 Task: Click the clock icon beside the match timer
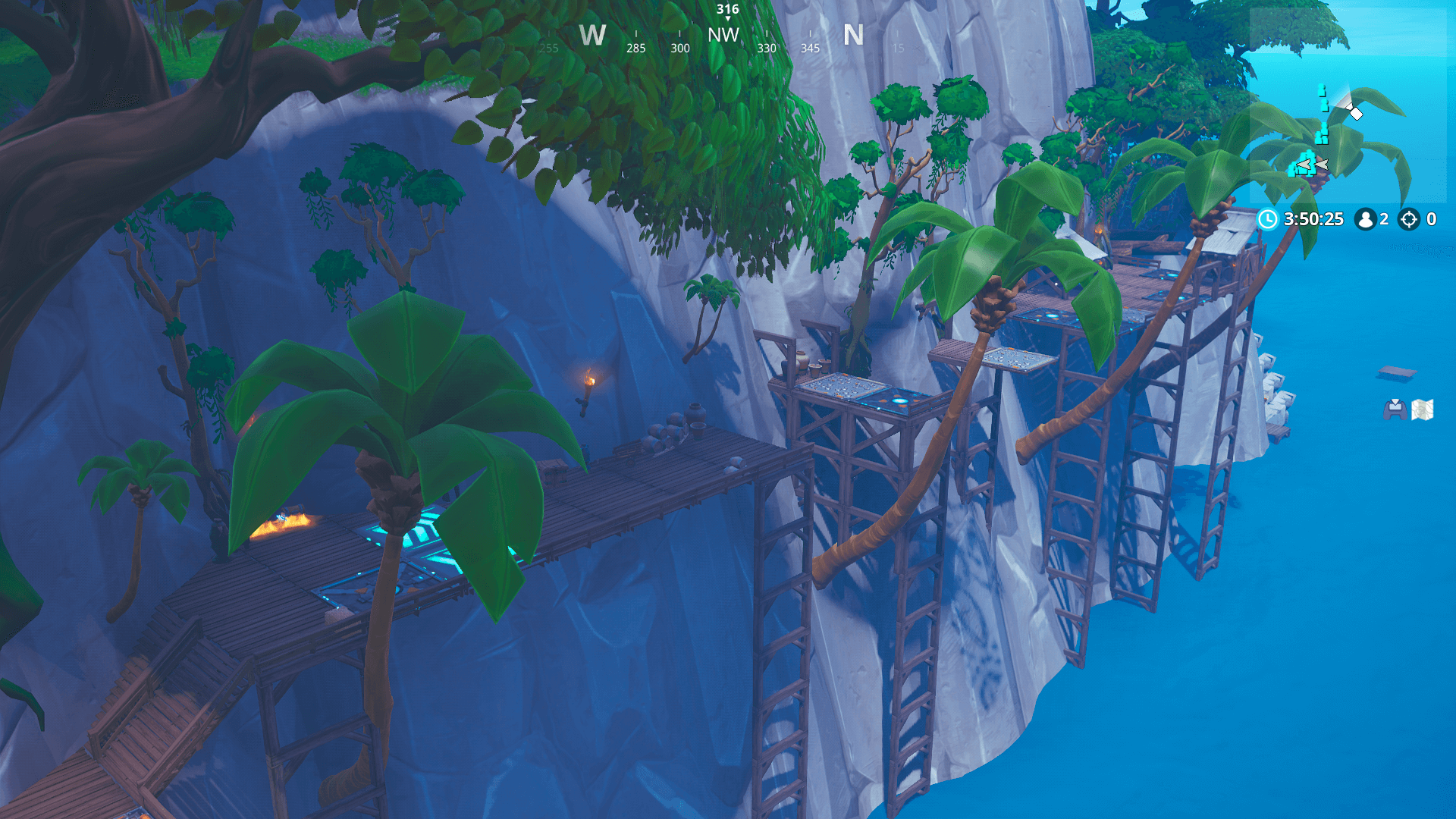point(1268,219)
